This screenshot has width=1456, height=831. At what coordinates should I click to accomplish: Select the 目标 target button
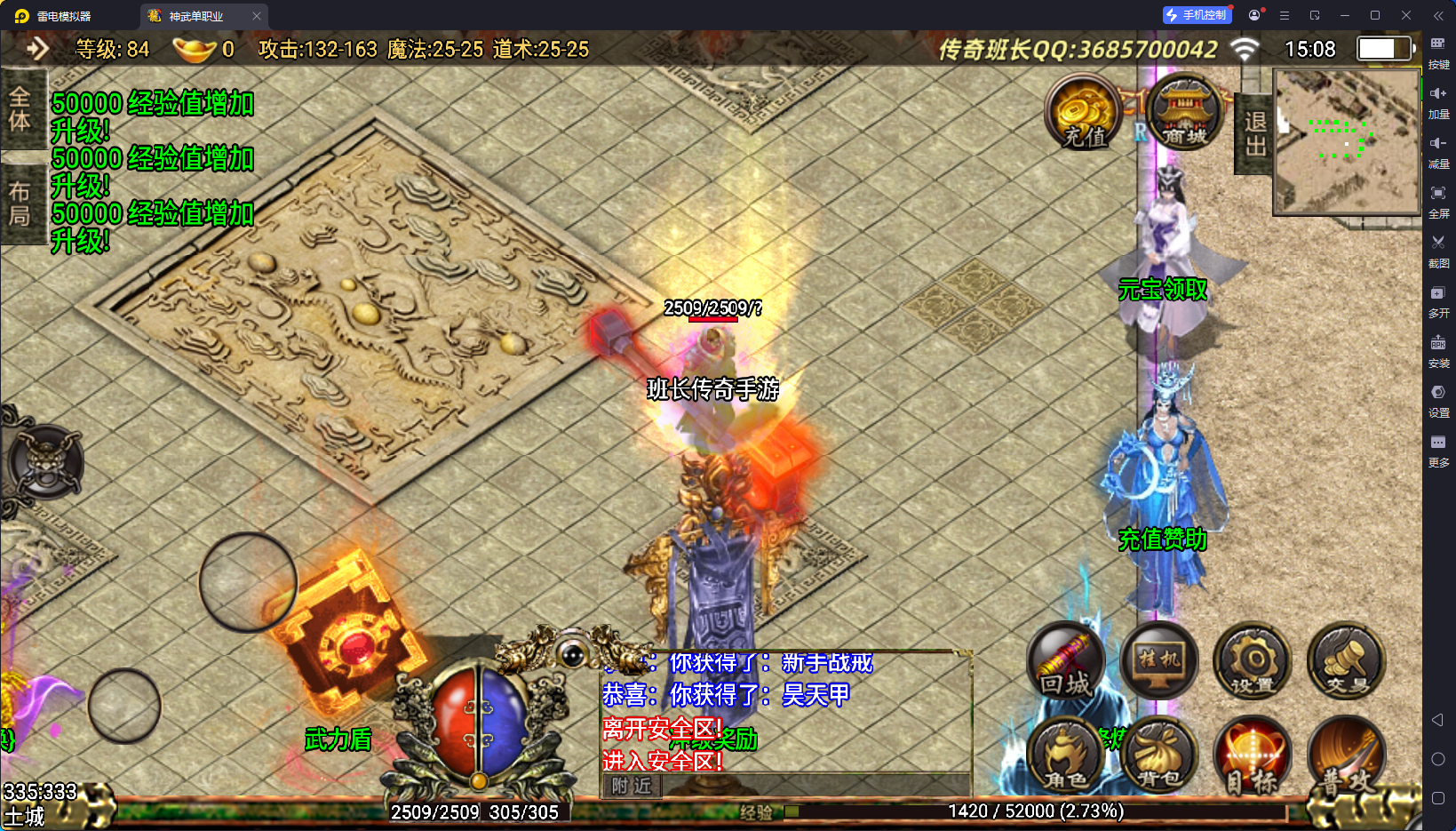point(1253,756)
